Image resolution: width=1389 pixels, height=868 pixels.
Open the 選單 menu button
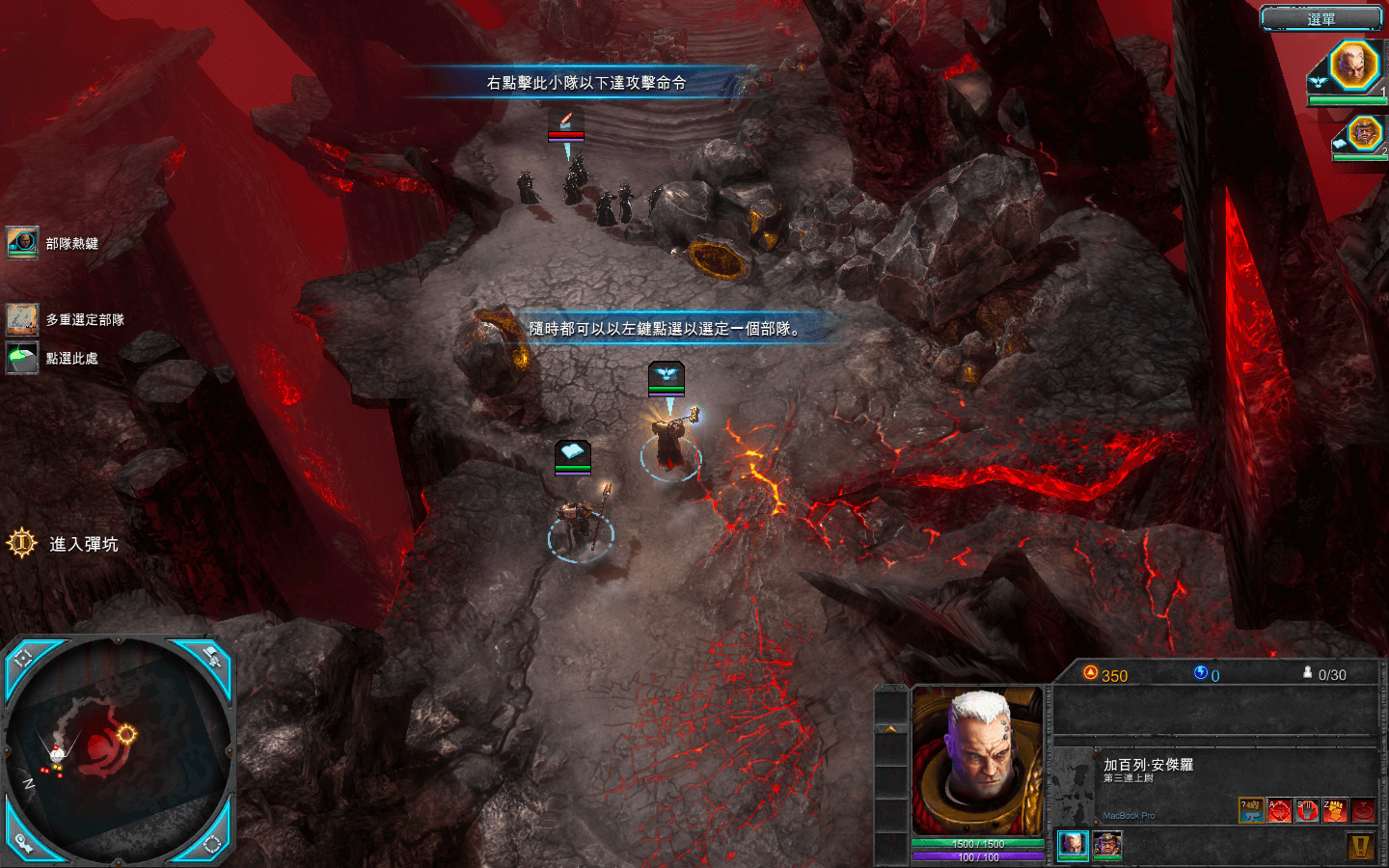click(x=1321, y=18)
